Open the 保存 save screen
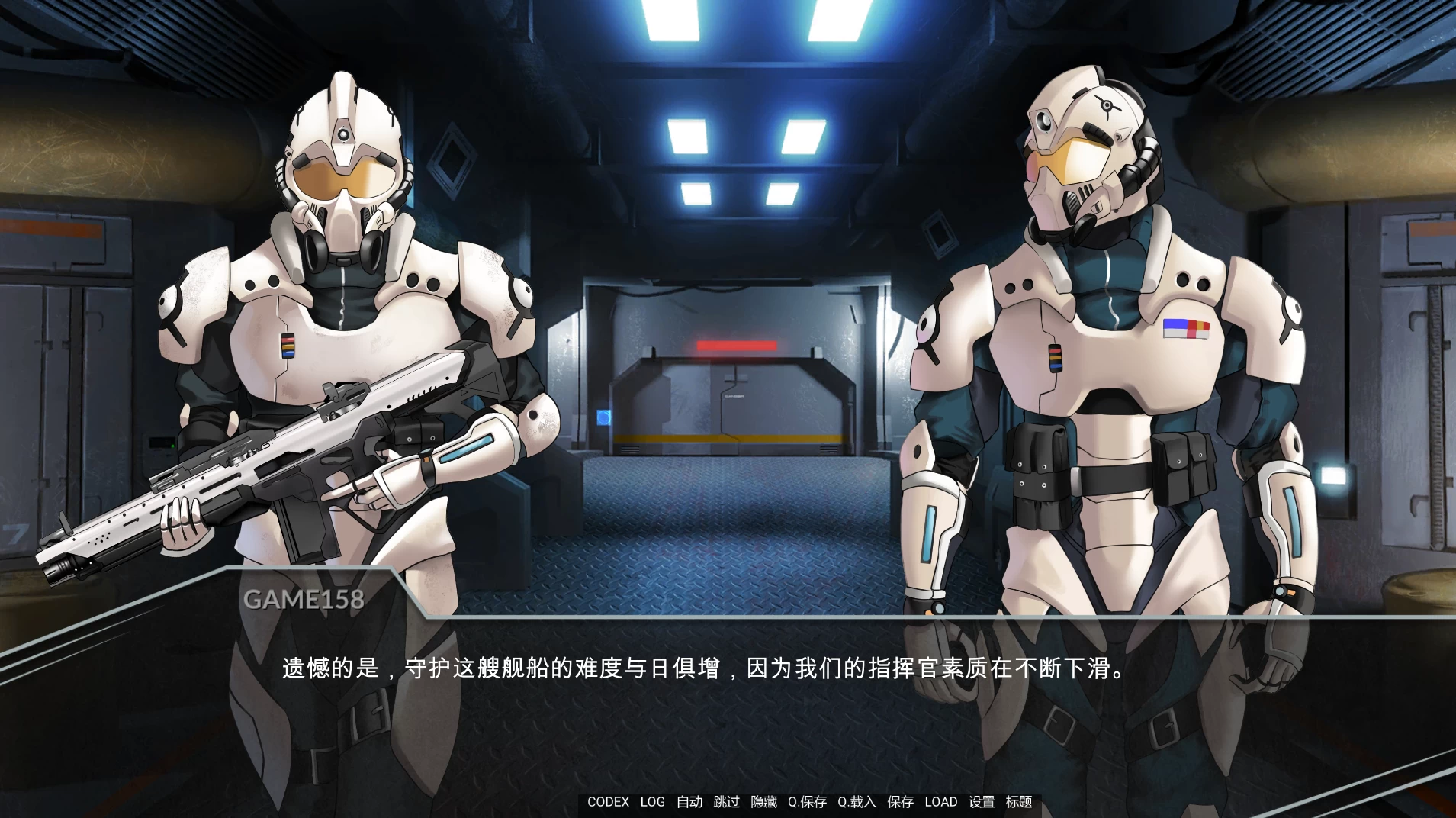 tap(899, 802)
